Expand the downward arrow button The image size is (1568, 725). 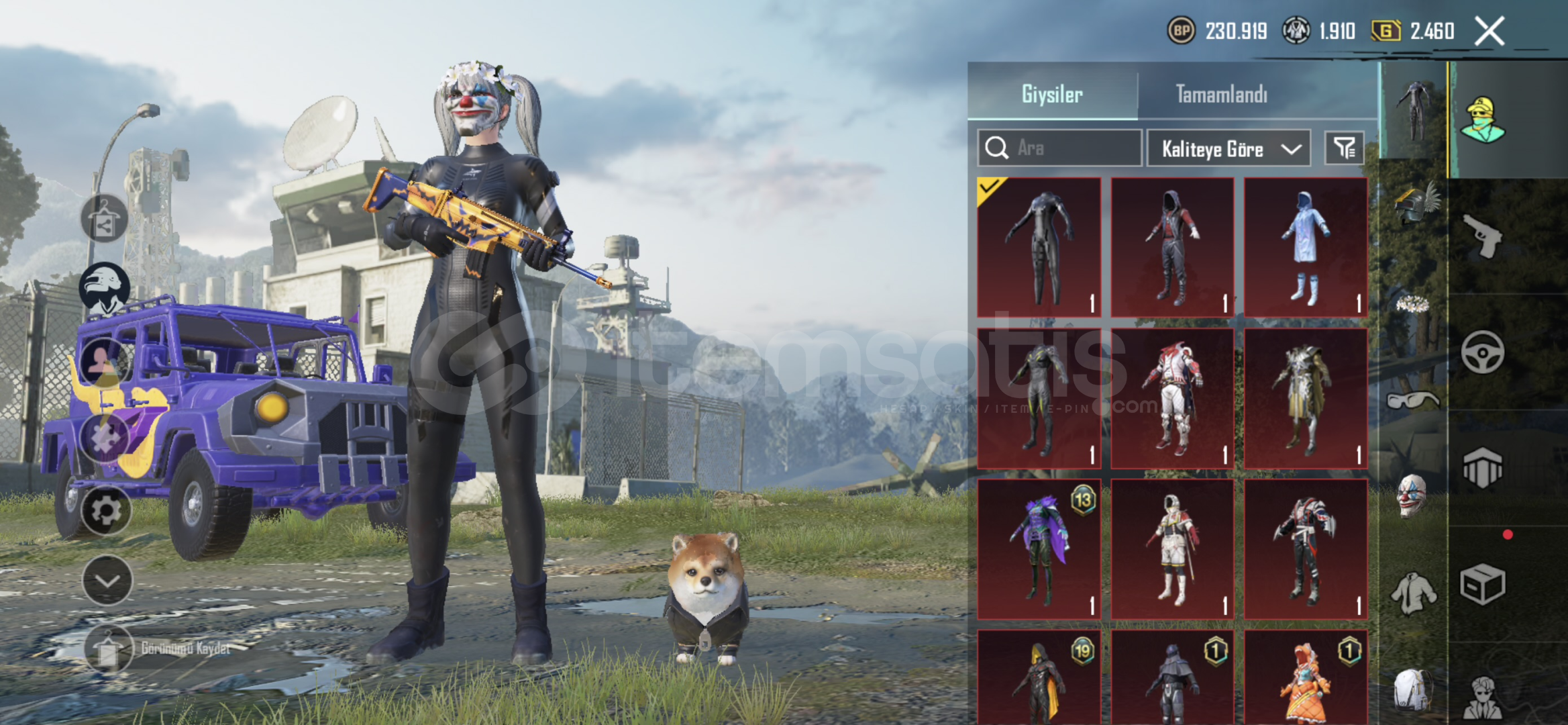(x=107, y=580)
